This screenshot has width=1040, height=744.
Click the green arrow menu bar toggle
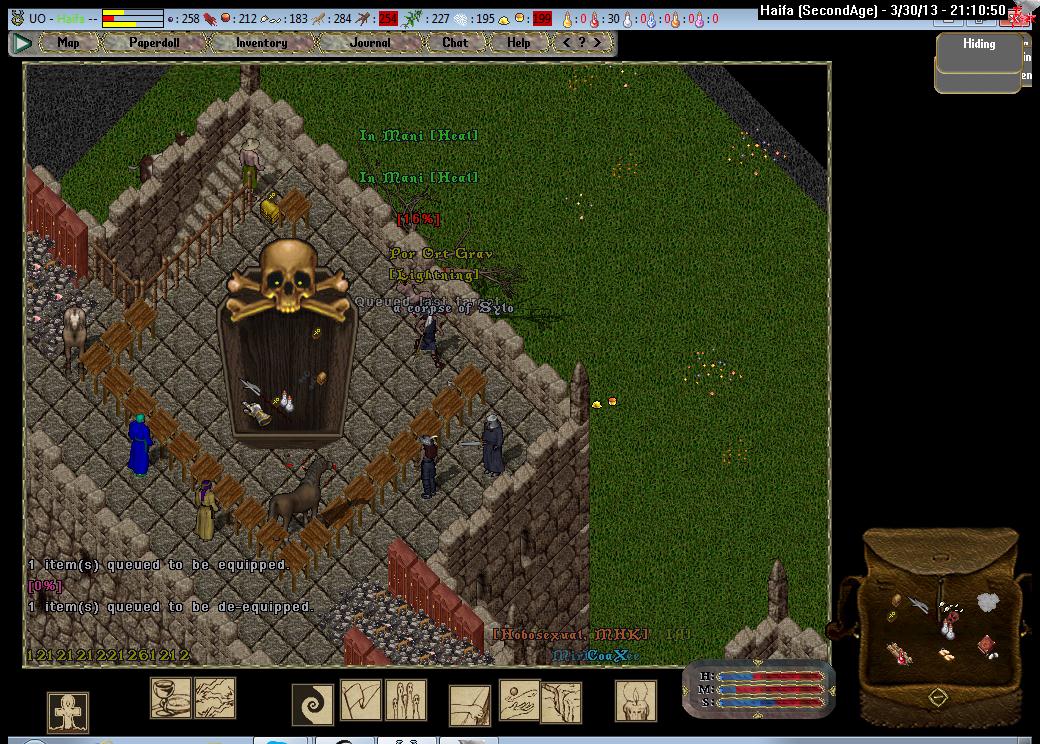click(21, 43)
